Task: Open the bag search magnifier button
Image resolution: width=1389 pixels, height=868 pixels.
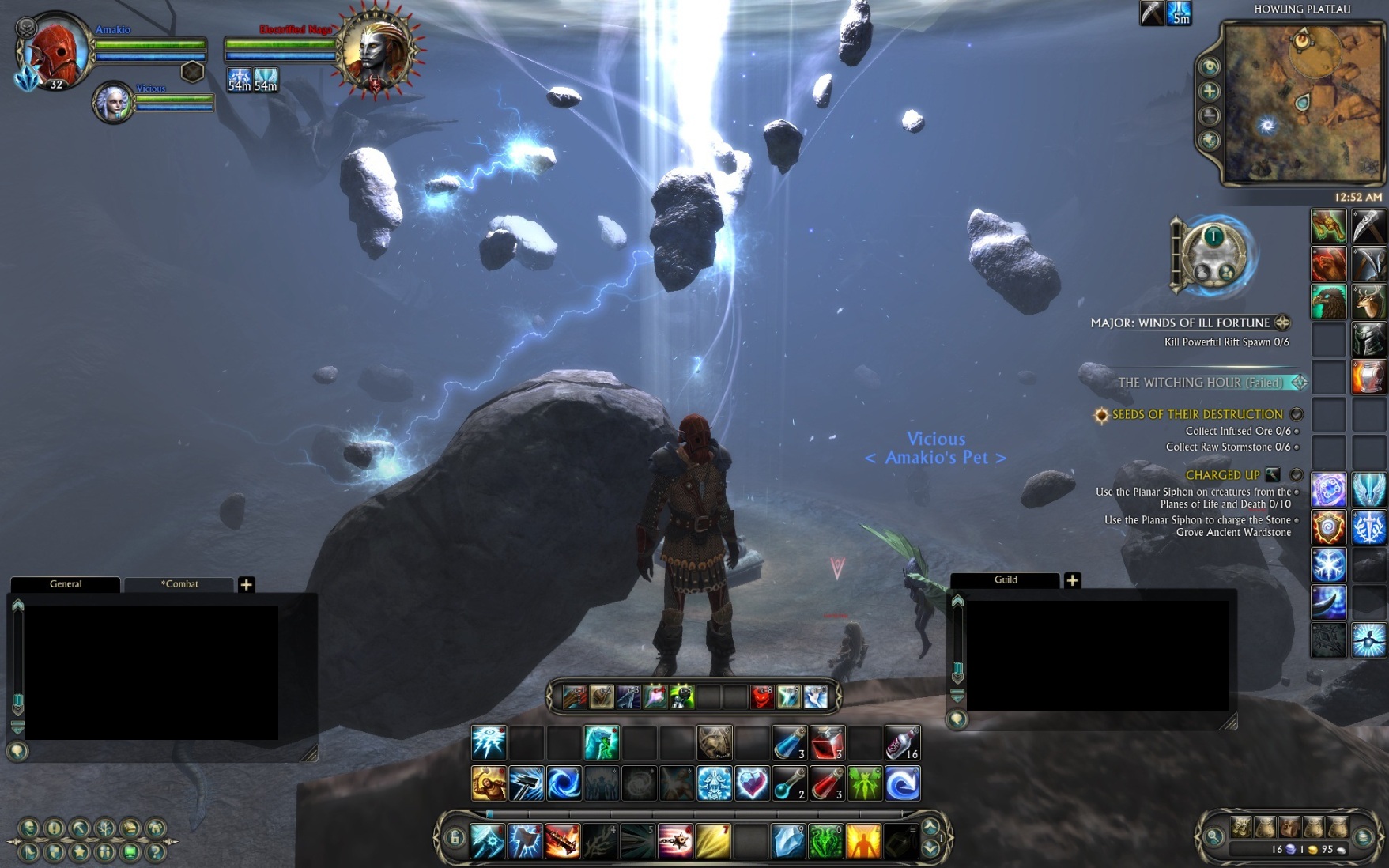Action: 1213,836
